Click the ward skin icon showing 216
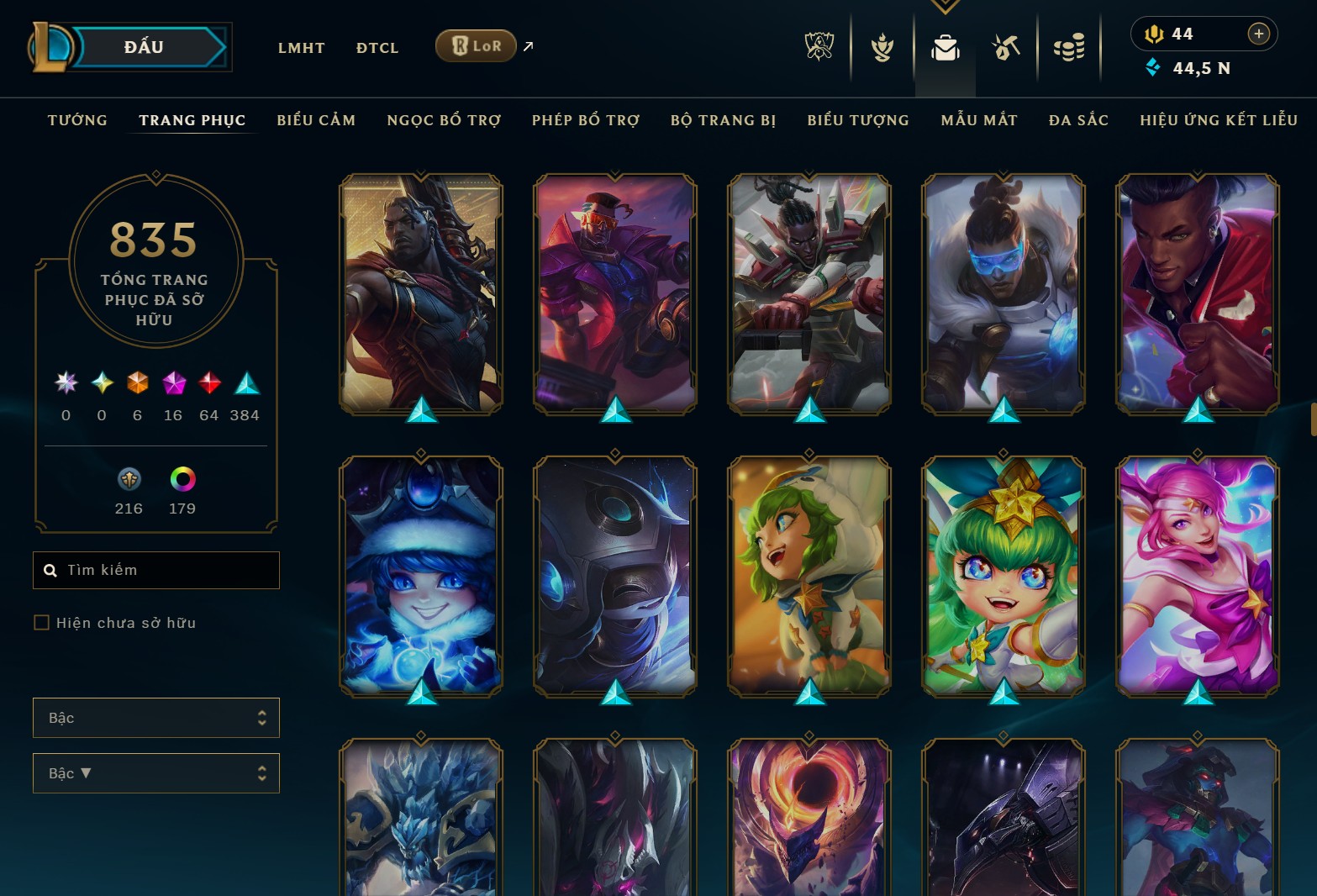1317x896 pixels. (x=129, y=481)
